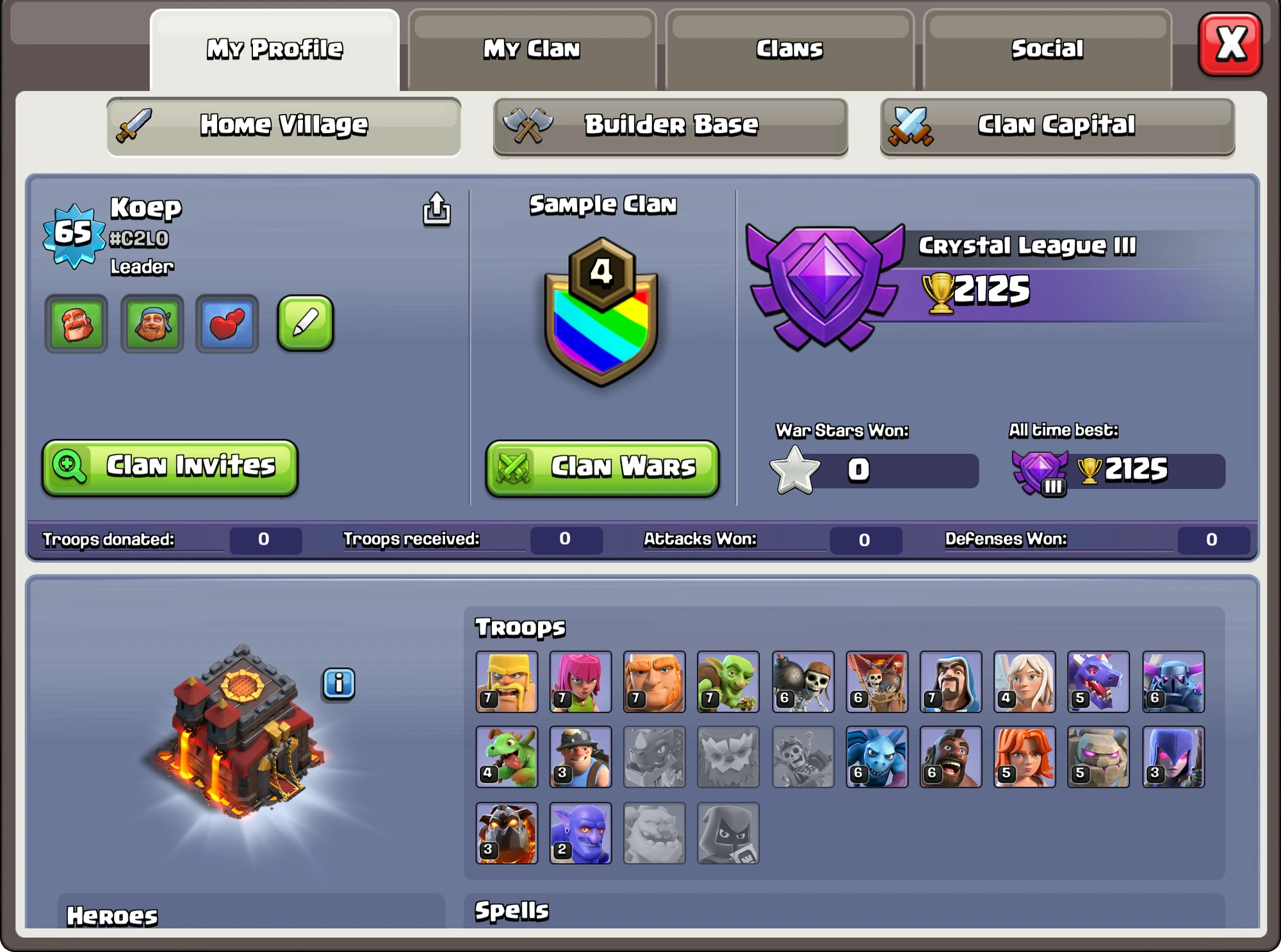Open the Builder Base view

670,125
